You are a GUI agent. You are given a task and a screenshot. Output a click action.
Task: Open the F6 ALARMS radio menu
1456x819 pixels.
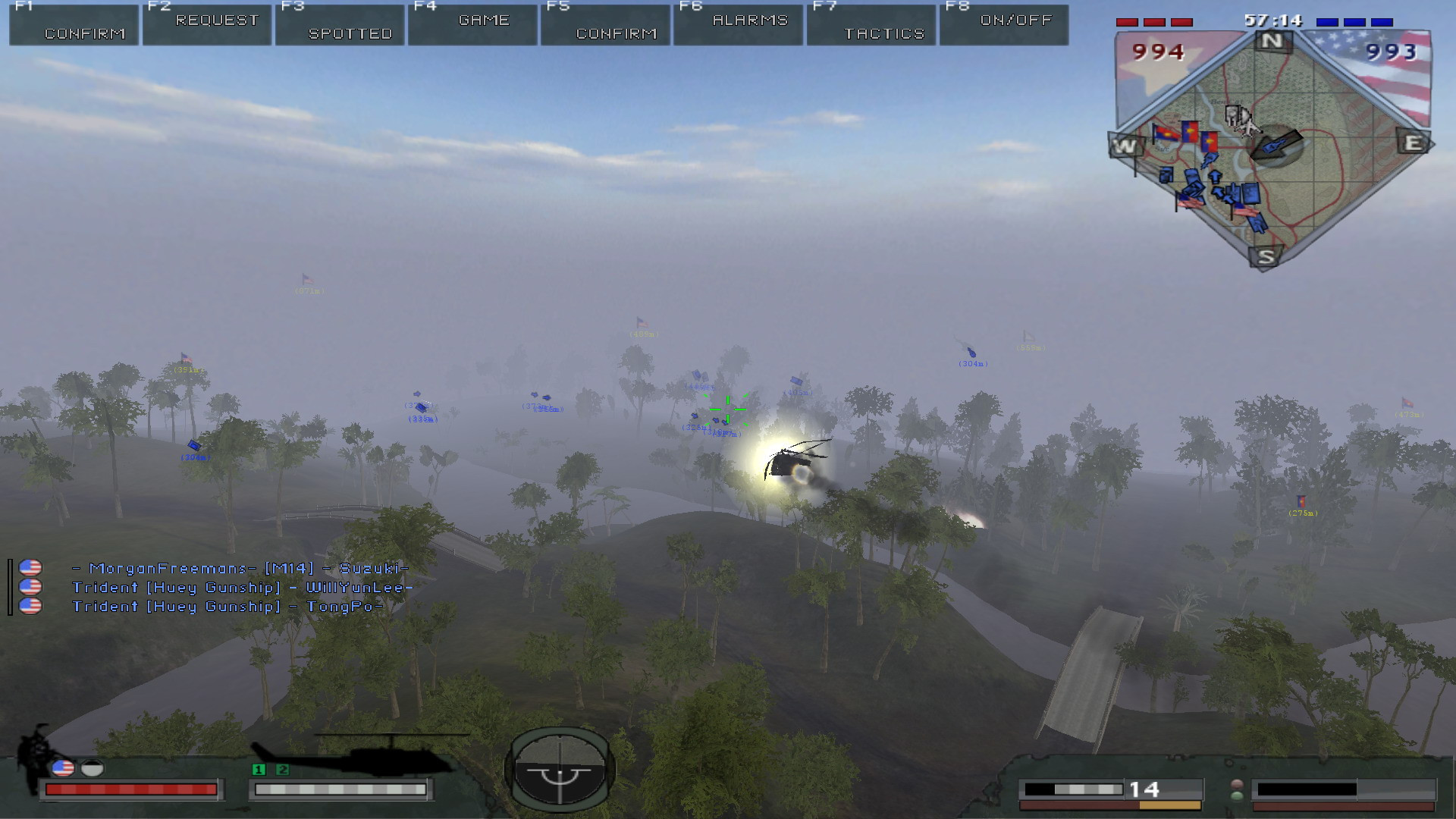point(738,24)
